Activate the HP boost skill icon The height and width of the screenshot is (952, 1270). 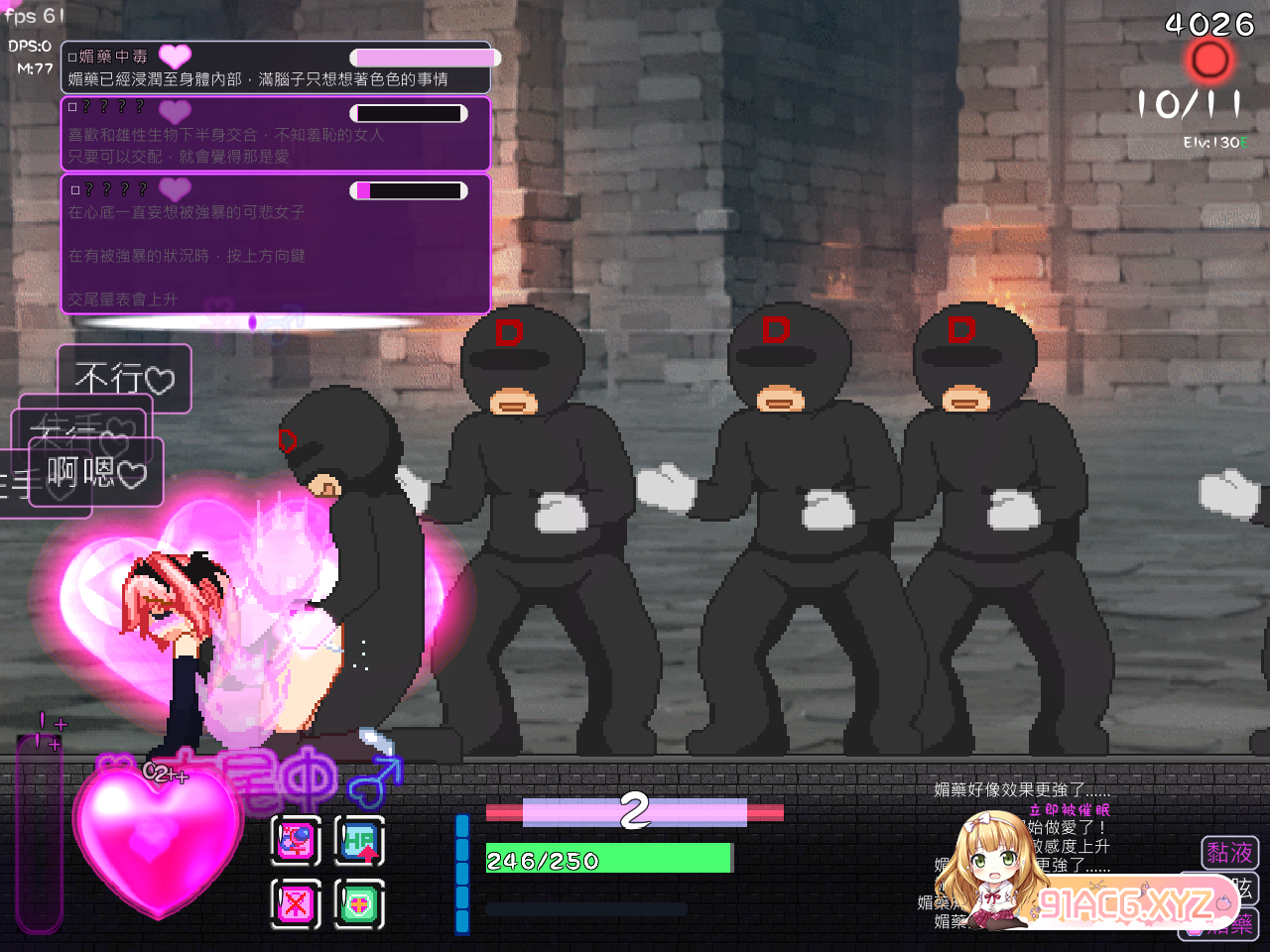[x=360, y=841]
